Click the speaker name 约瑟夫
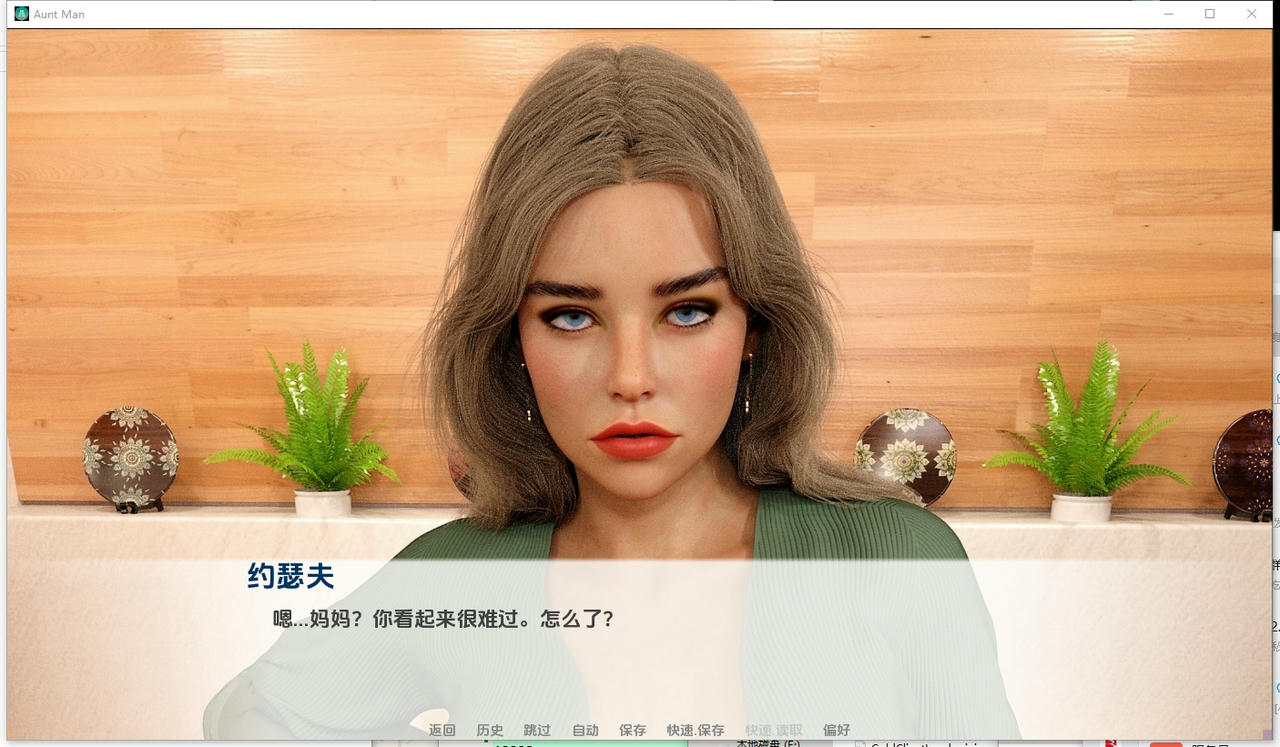The width and height of the screenshot is (1280, 747). [290, 576]
